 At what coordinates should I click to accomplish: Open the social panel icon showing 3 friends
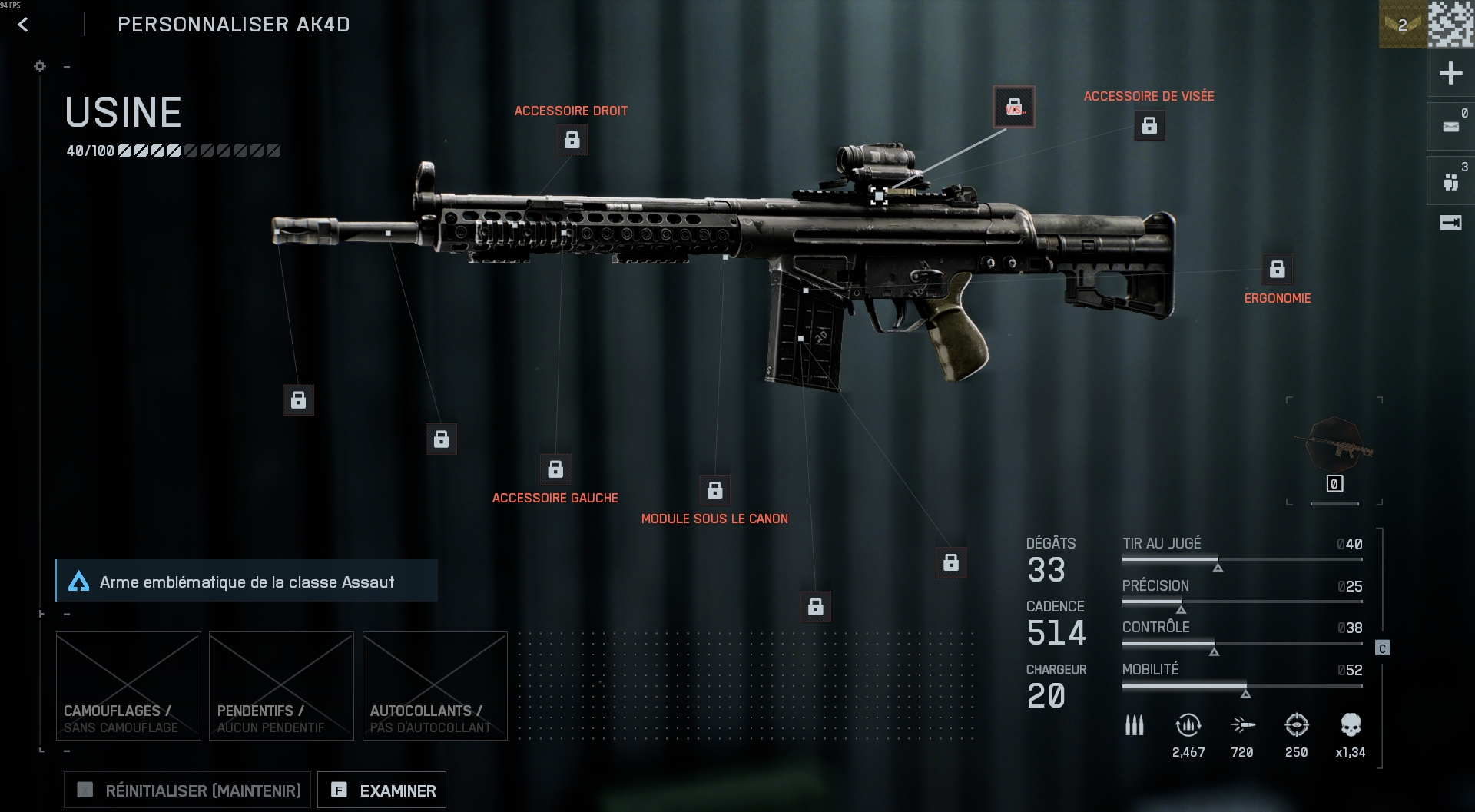(x=1450, y=180)
